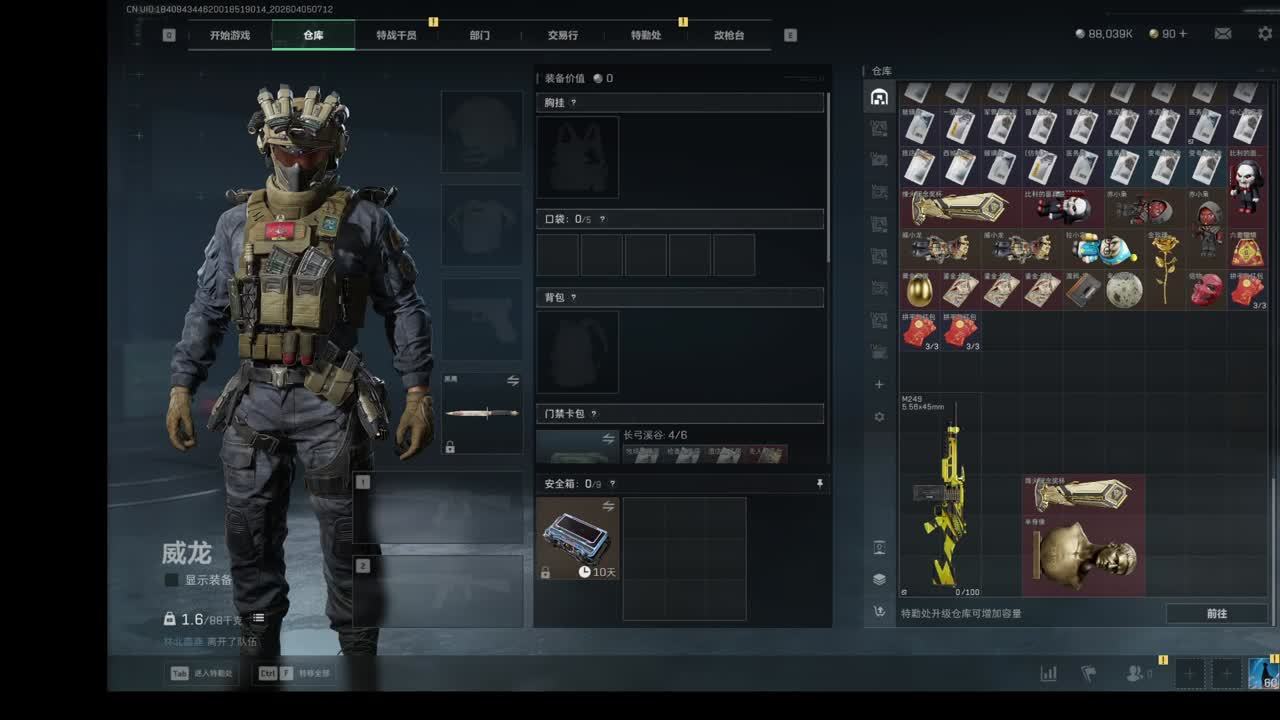Click the 前往 button

[1216, 613]
